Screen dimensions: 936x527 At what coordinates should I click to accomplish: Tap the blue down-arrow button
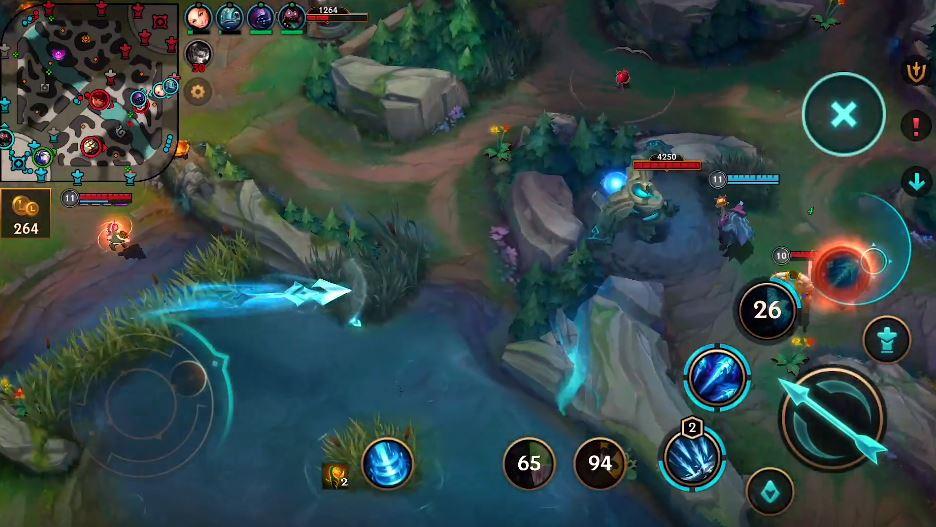[916, 181]
